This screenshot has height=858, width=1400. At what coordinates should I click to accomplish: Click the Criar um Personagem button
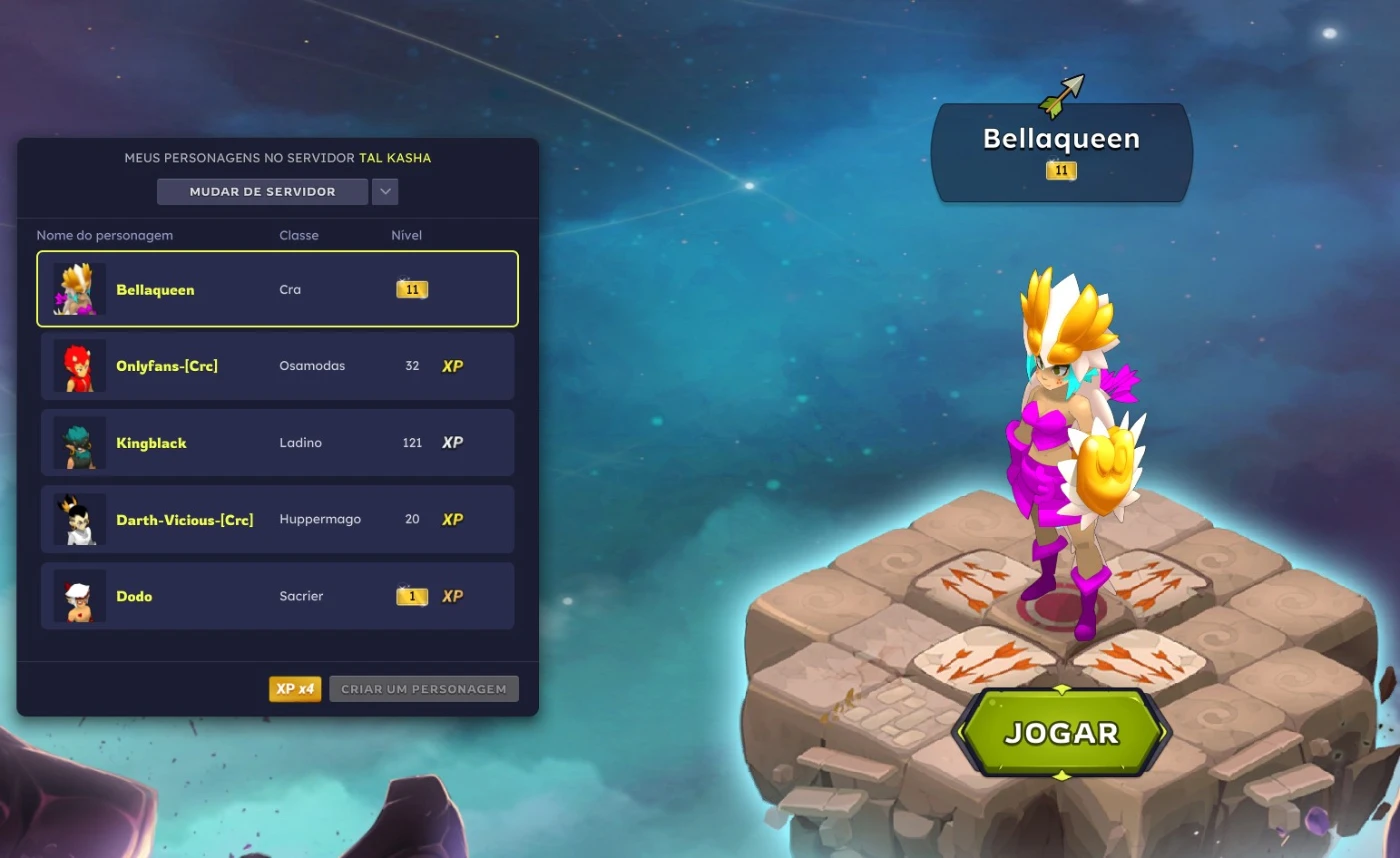(x=424, y=689)
